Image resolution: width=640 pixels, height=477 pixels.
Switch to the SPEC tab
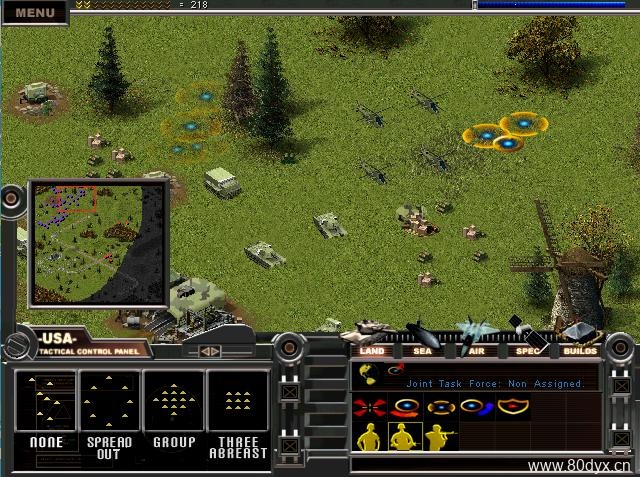click(x=527, y=350)
